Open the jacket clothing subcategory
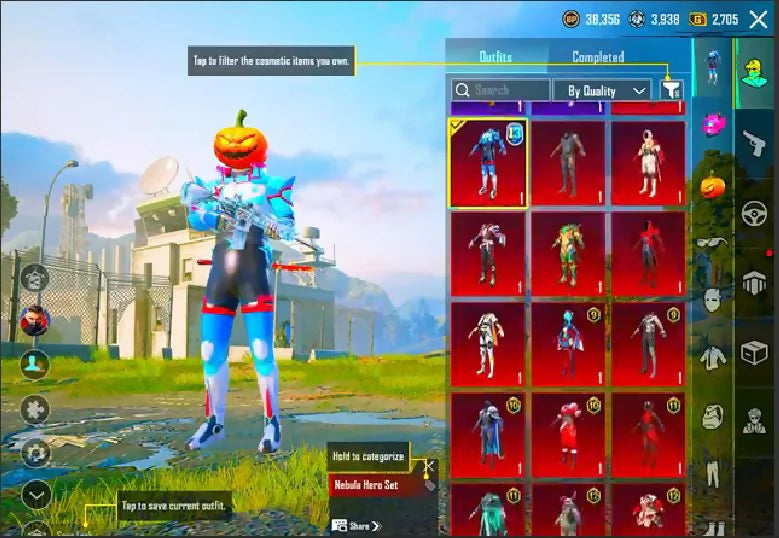This screenshot has height=538, width=779. coord(712,357)
